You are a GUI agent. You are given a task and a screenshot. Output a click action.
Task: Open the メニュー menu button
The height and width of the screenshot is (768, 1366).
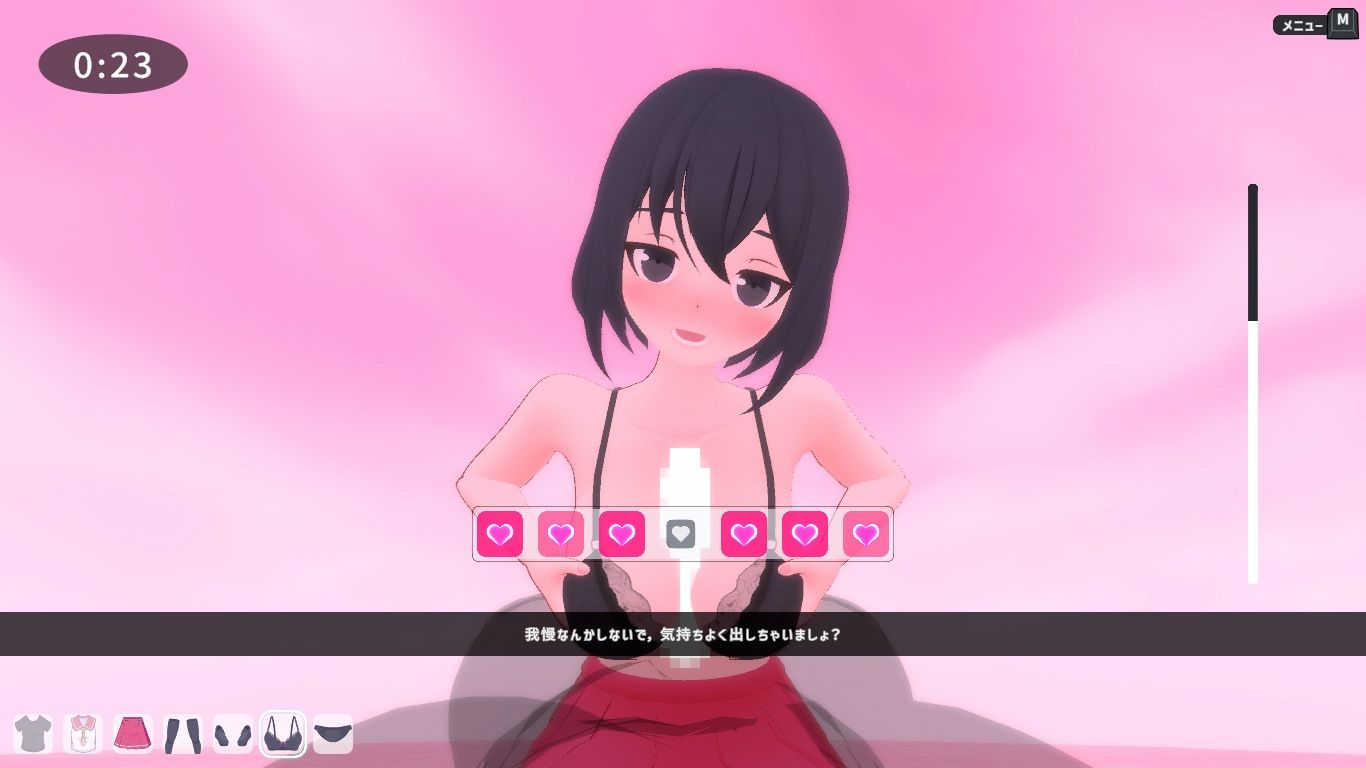[1314, 25]
